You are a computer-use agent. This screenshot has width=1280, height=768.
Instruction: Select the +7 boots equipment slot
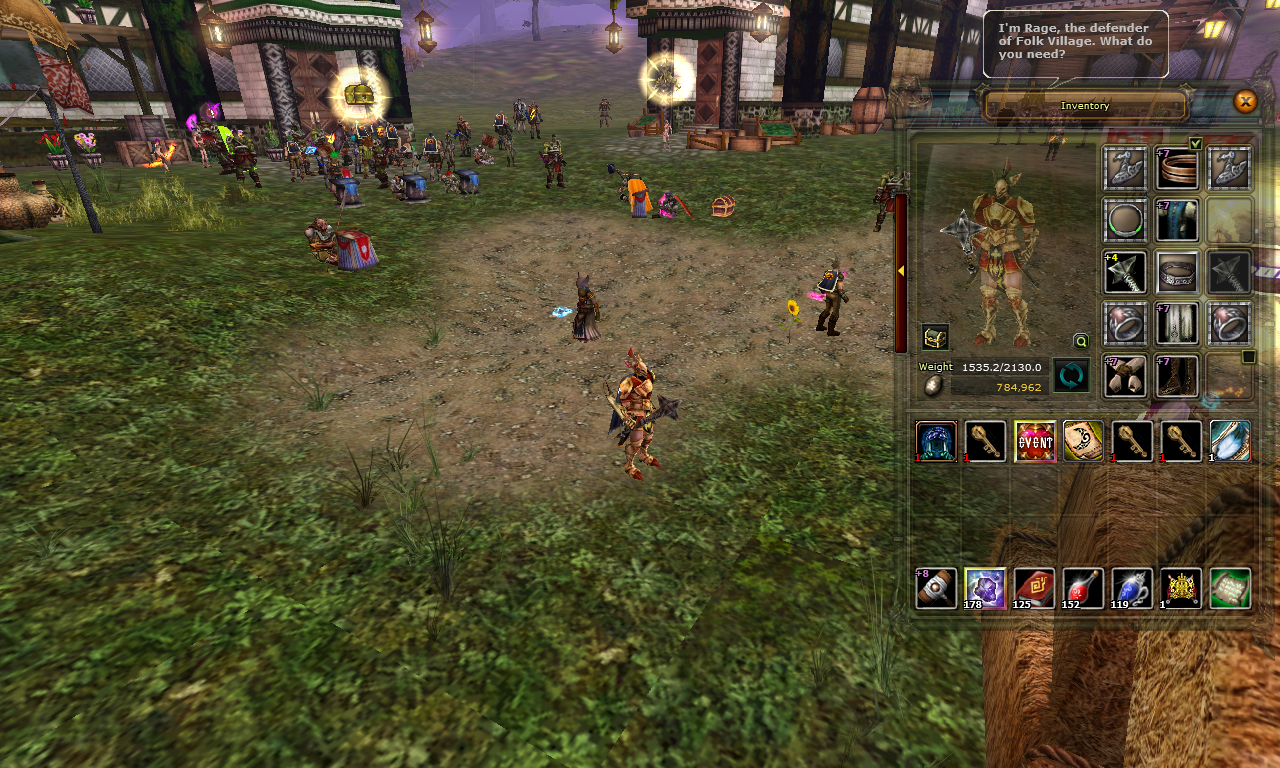tap(1177, 376)
